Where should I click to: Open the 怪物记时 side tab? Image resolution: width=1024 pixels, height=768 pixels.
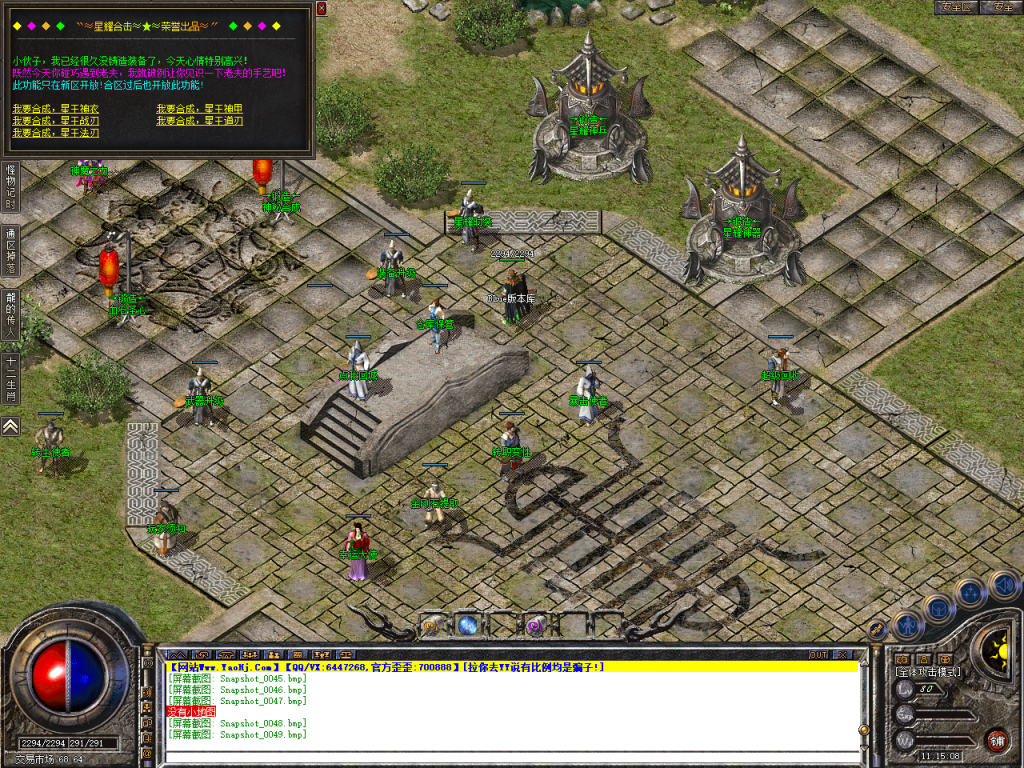tap(10, 187)
